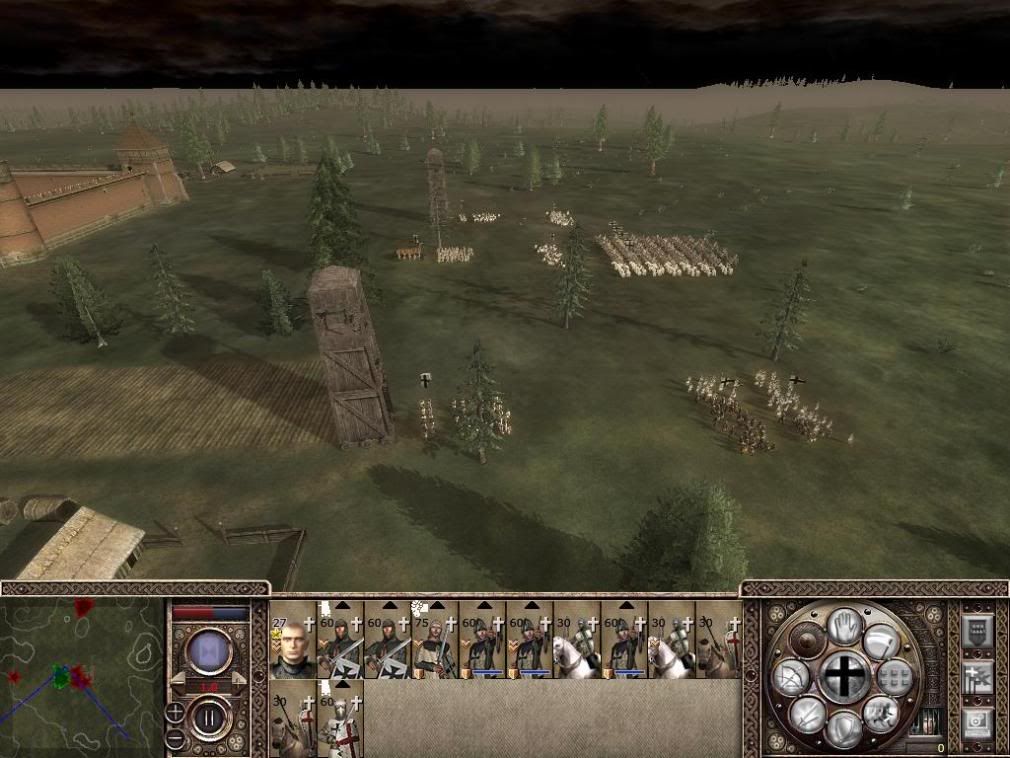Click the central black cross faction button
1010x758 pixels.
click(x=846, y=677)
